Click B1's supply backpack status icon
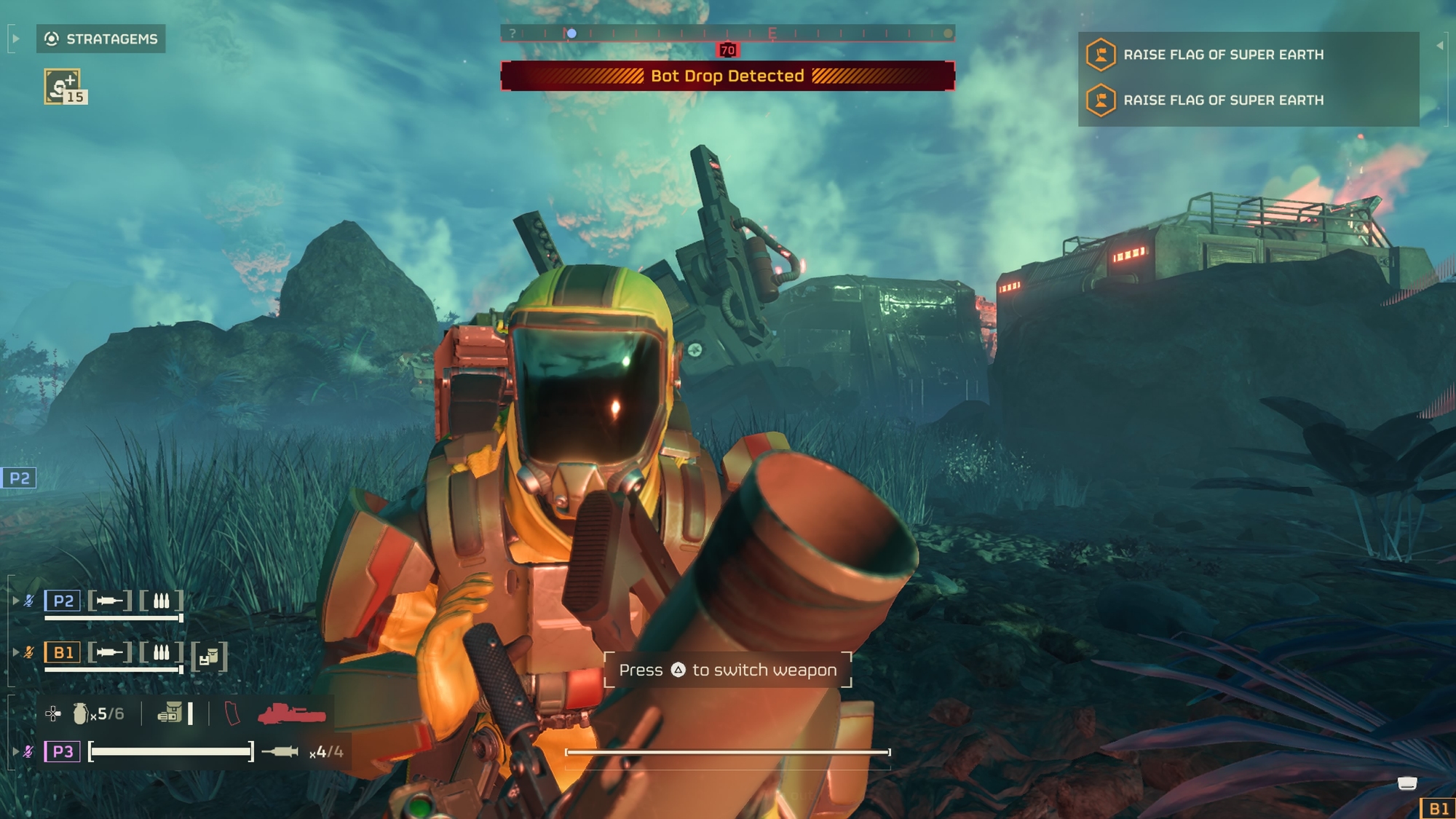The image size is (1456, 819). pos(210,657)
